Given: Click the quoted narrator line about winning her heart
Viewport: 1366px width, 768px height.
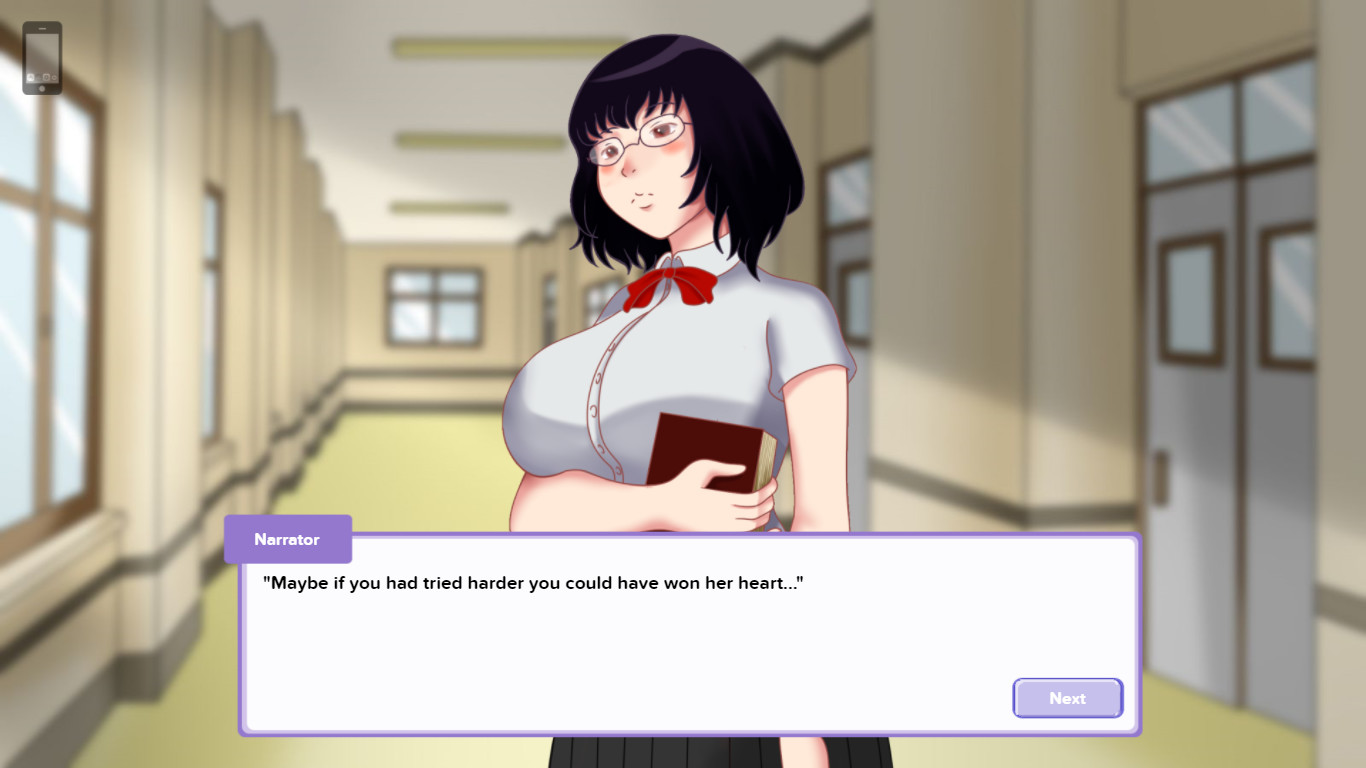Looking at the screenshot, I should (x=533, y=582).
